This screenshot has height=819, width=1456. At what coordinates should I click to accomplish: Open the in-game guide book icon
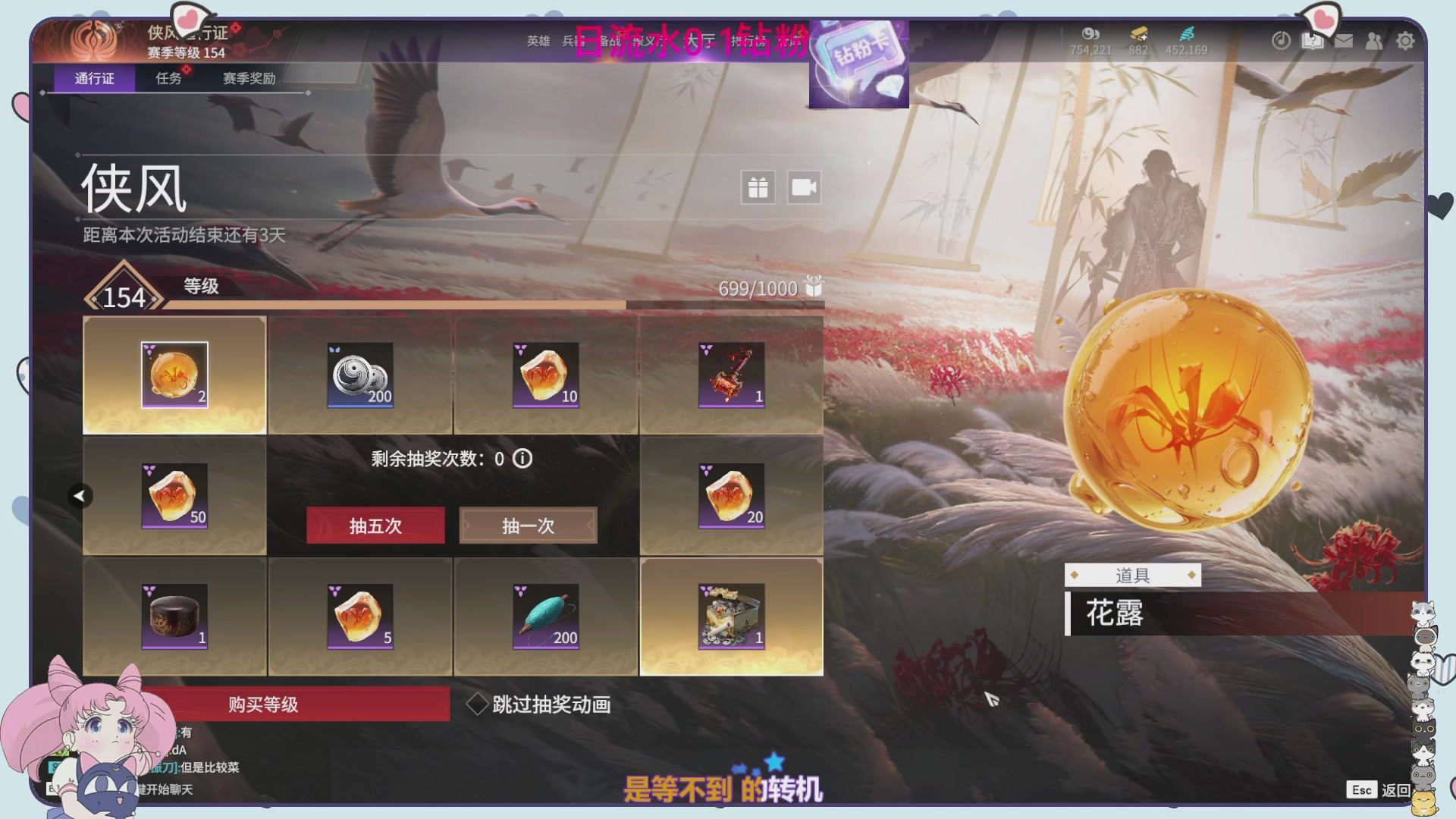pos(1313,42)
